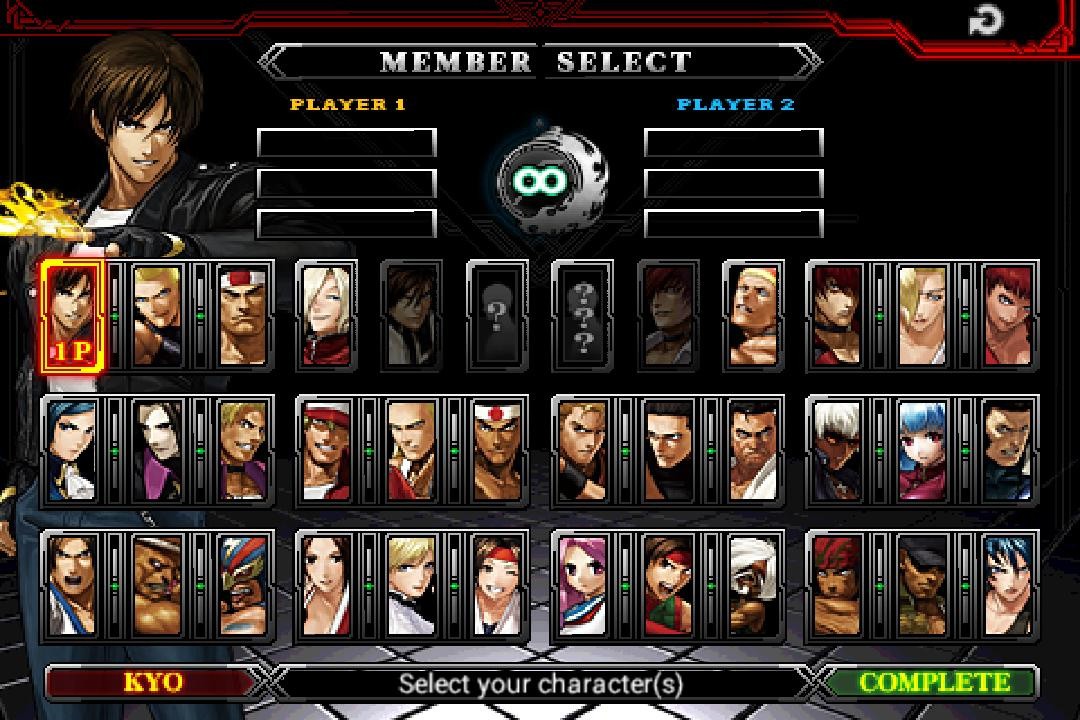Choose the white-haired dark-skinned K' portrait

[x=837, y=451]
